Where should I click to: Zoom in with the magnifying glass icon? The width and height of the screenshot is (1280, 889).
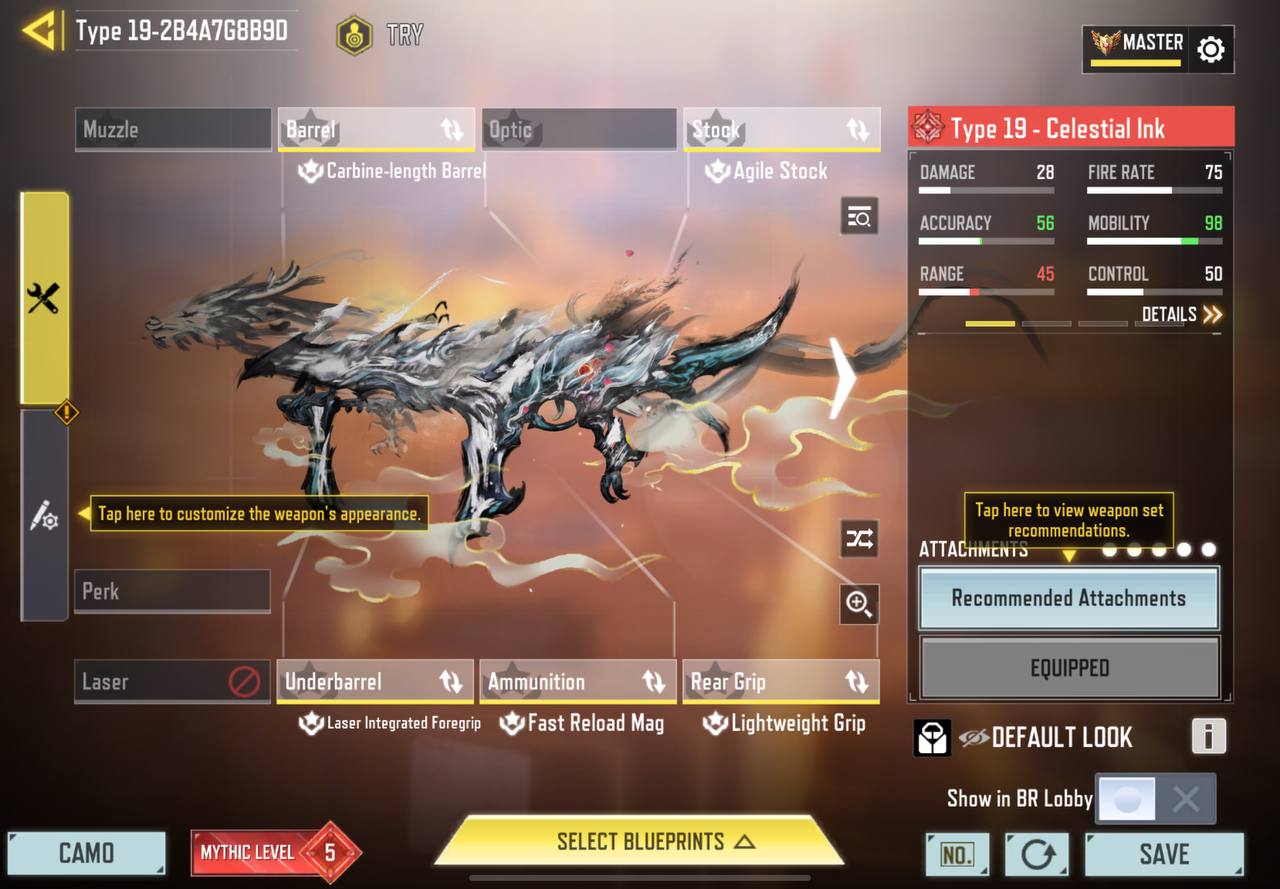[x=859, y=603]
